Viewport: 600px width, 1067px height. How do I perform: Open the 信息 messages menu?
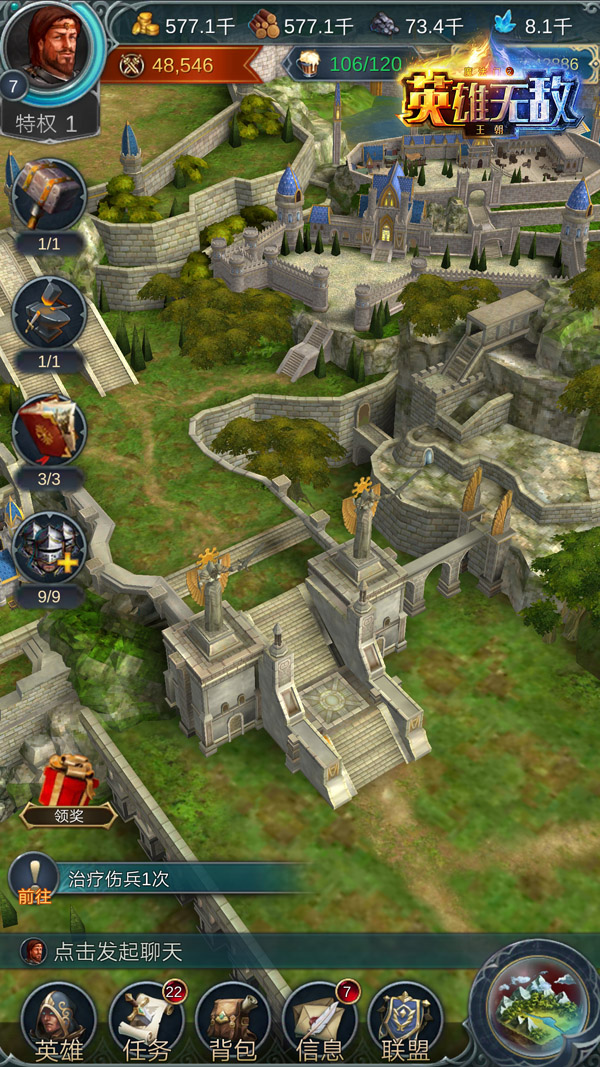320,1020
